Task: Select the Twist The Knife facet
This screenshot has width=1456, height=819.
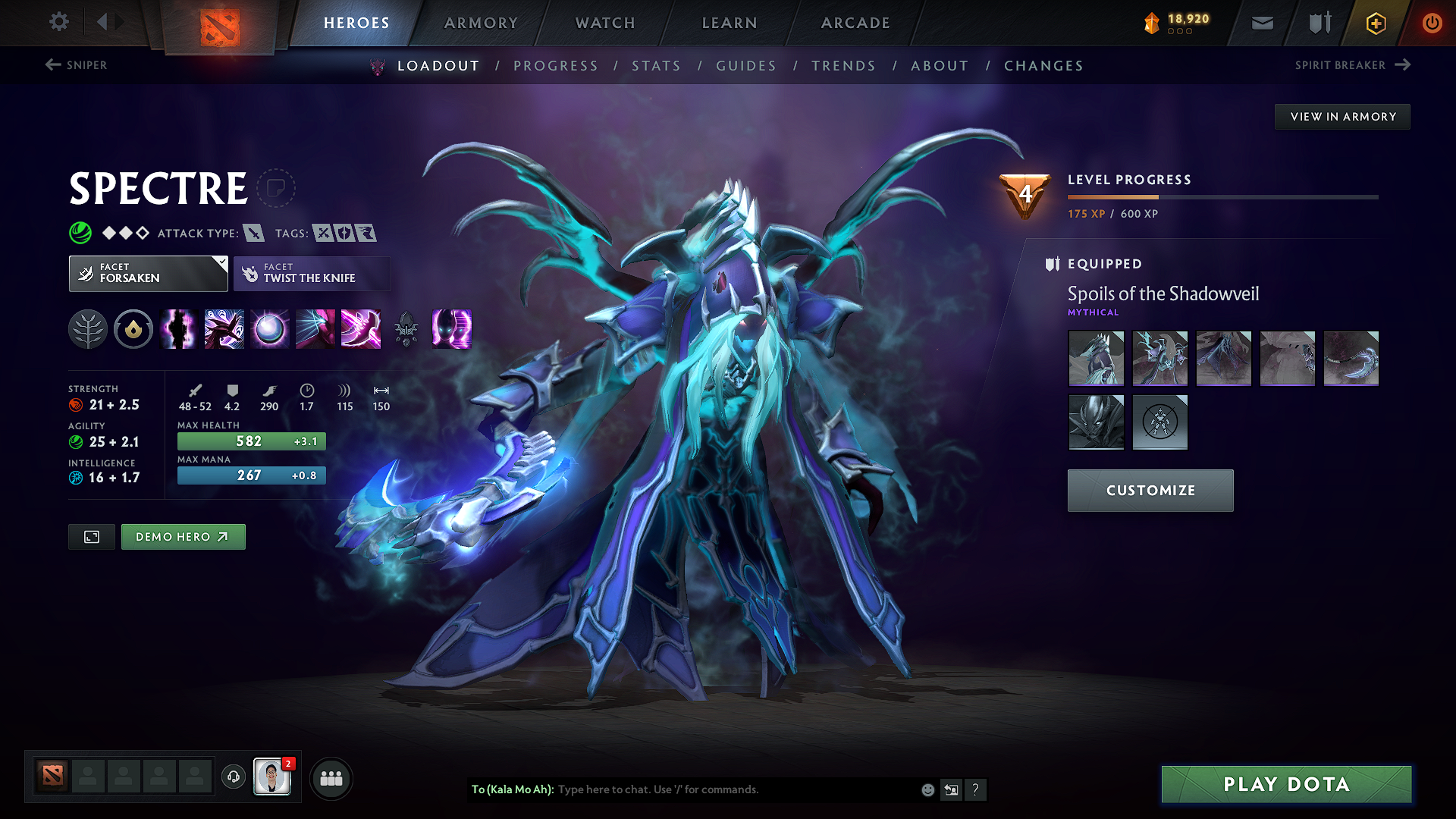Action: pos(312,273)
